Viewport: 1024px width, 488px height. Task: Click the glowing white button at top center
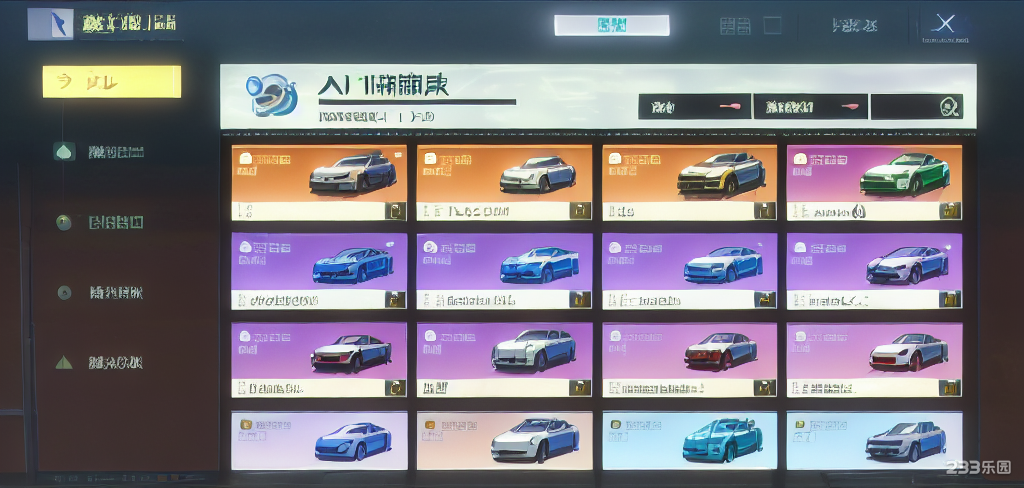(612, 25)
